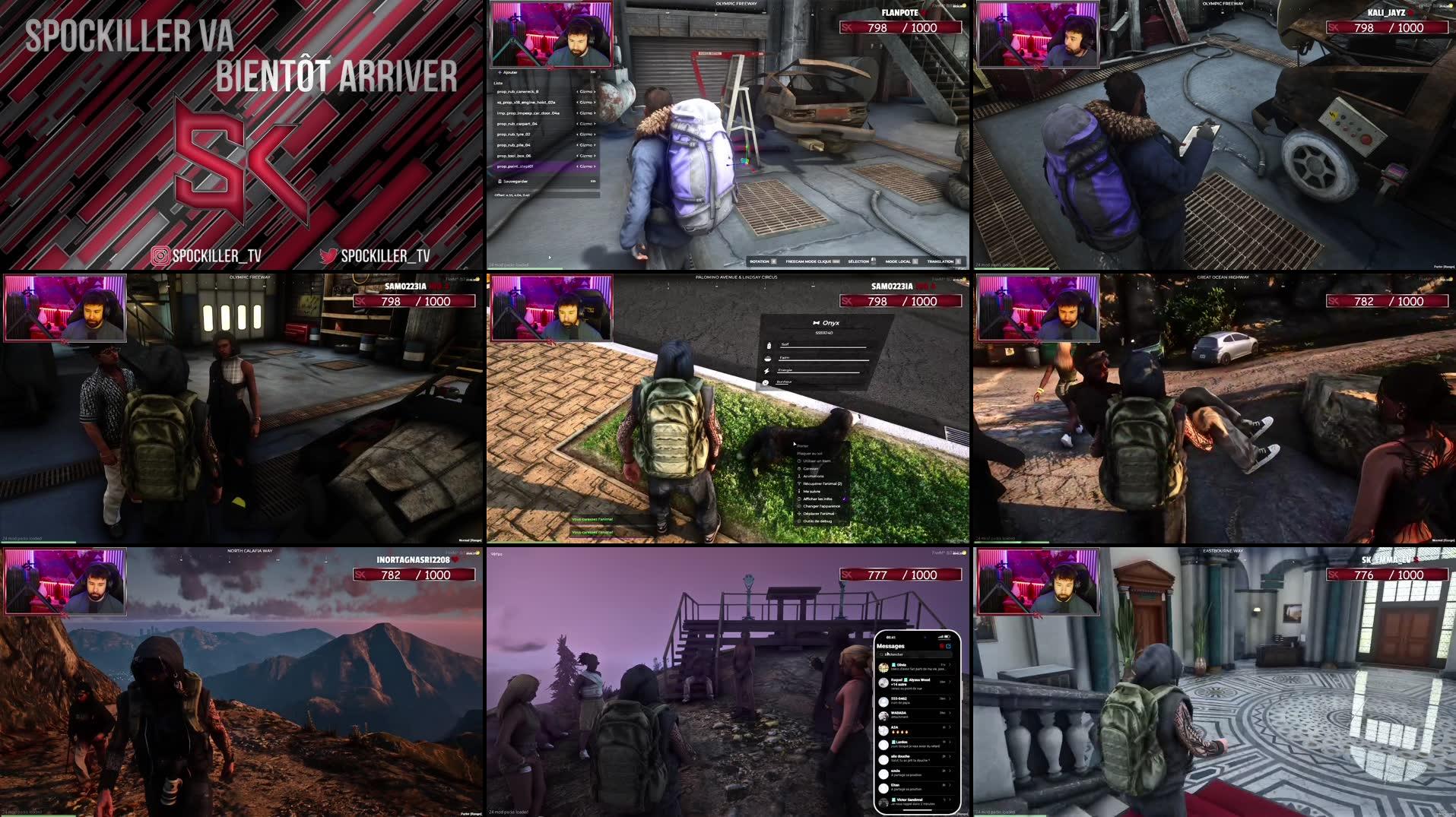Click the Énergie lightning icon in Onyx panel
The width and height of the screenshot is (1456, 817).
(767, 371)
